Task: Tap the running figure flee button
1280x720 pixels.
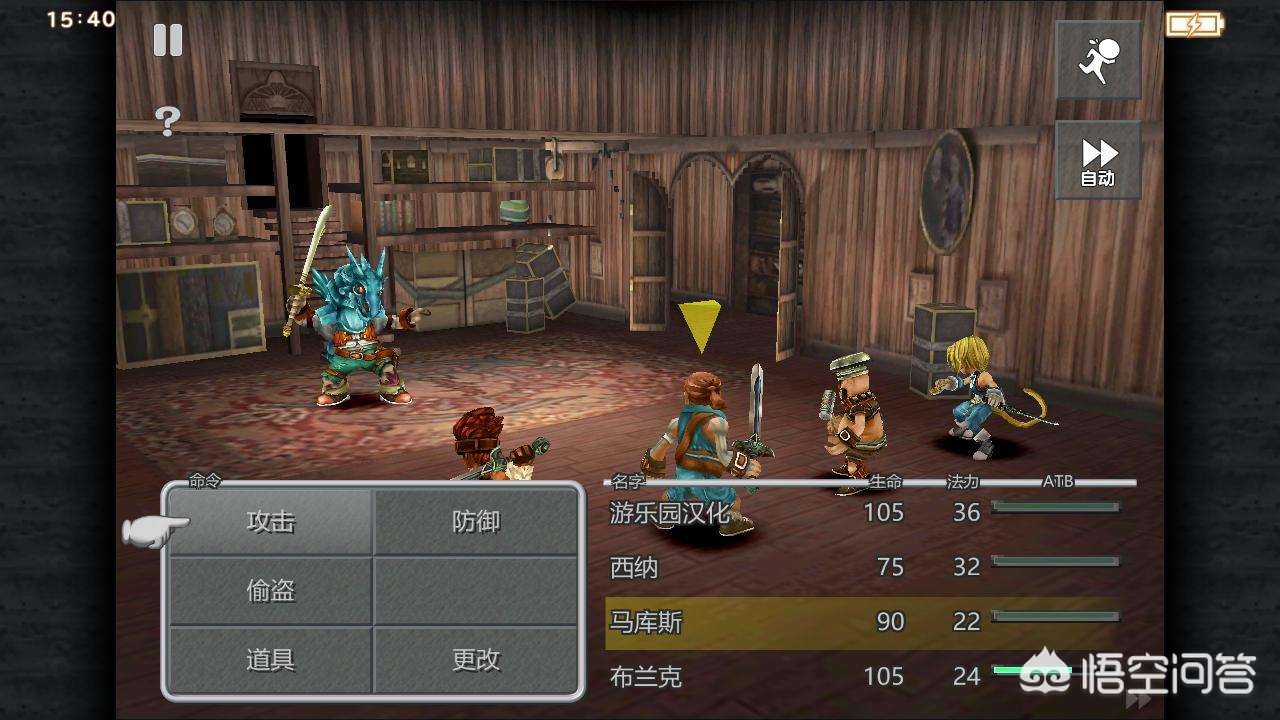Action: 1098,60
